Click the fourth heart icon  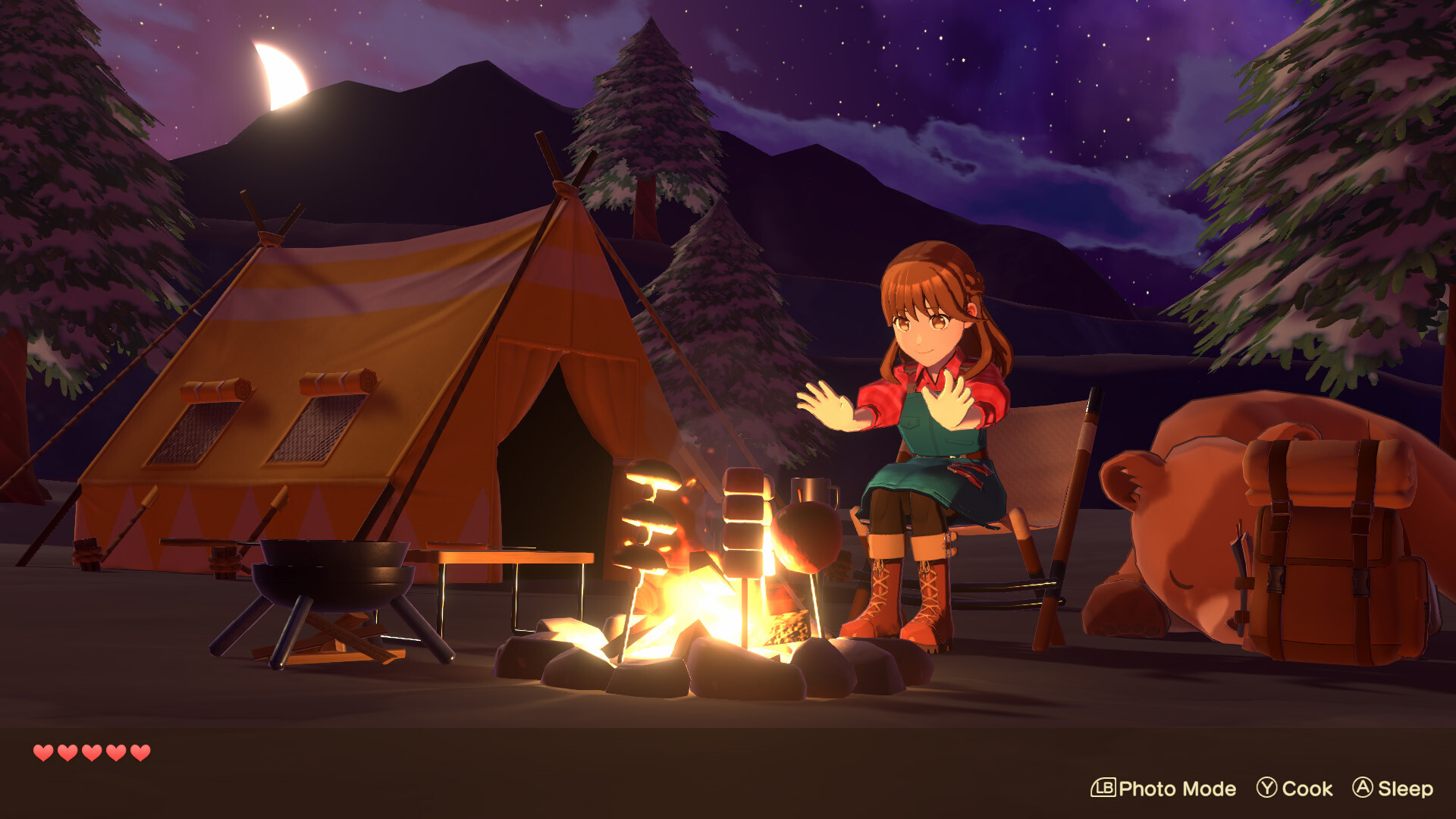pos(115,753)
